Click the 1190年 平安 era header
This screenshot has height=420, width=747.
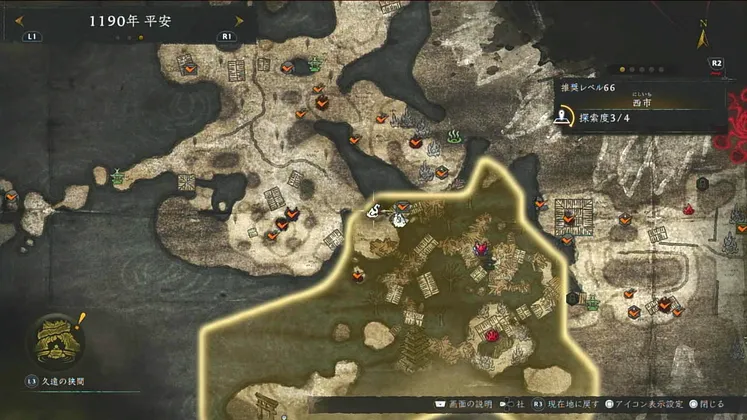tap(130, 20)
